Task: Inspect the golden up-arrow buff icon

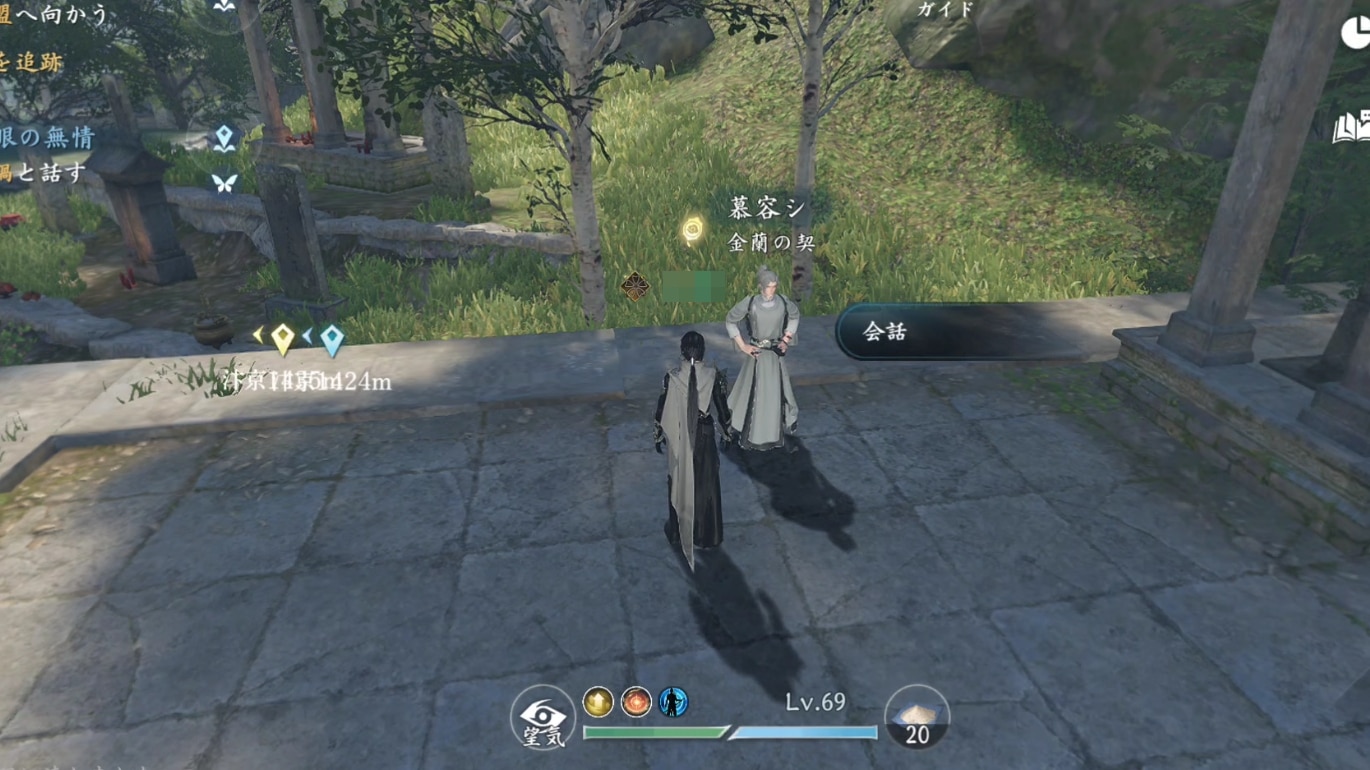Action: tap(598, 702)
